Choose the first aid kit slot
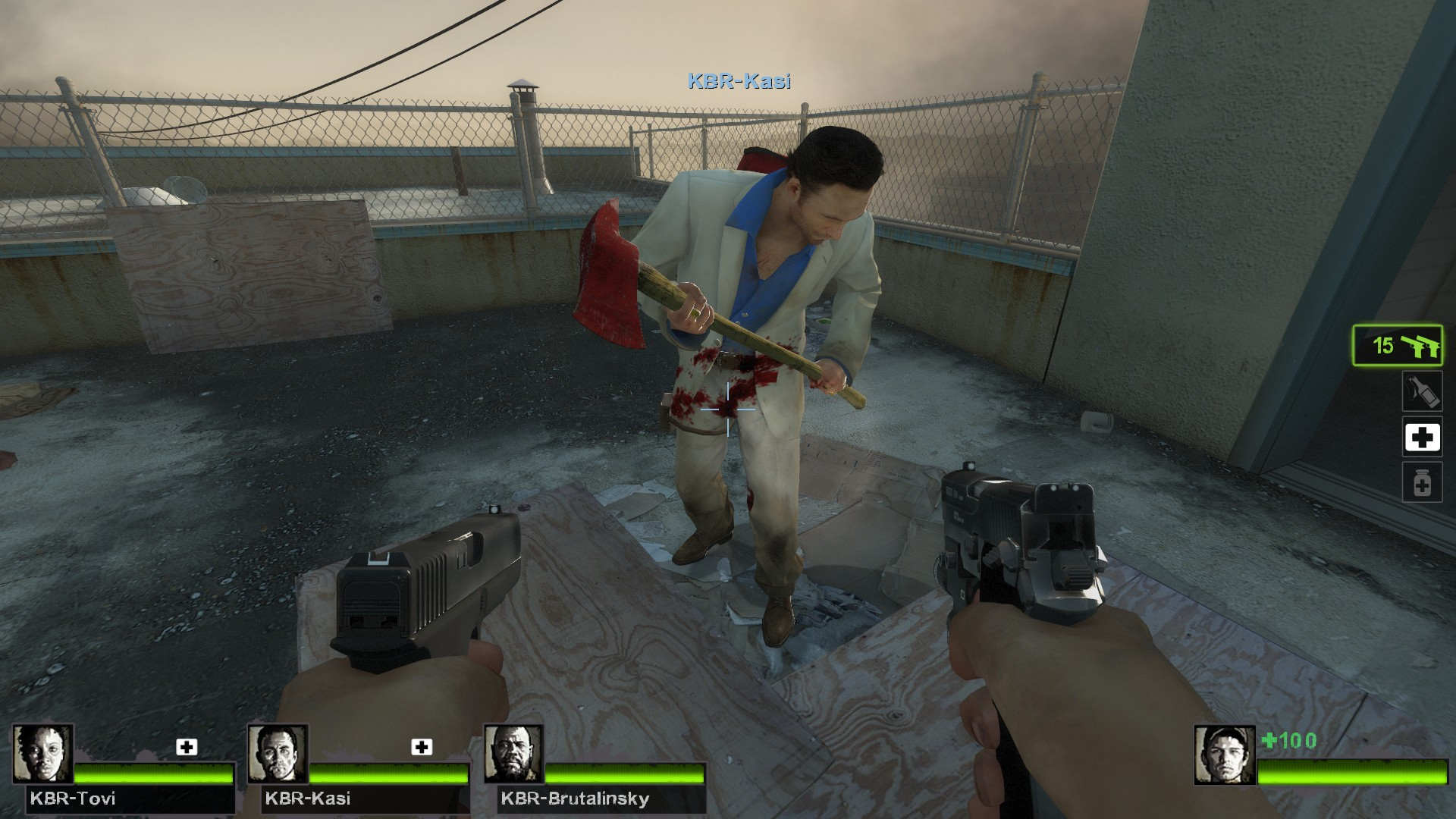This screenshot has height=819, width=1456. [1422, 438]
